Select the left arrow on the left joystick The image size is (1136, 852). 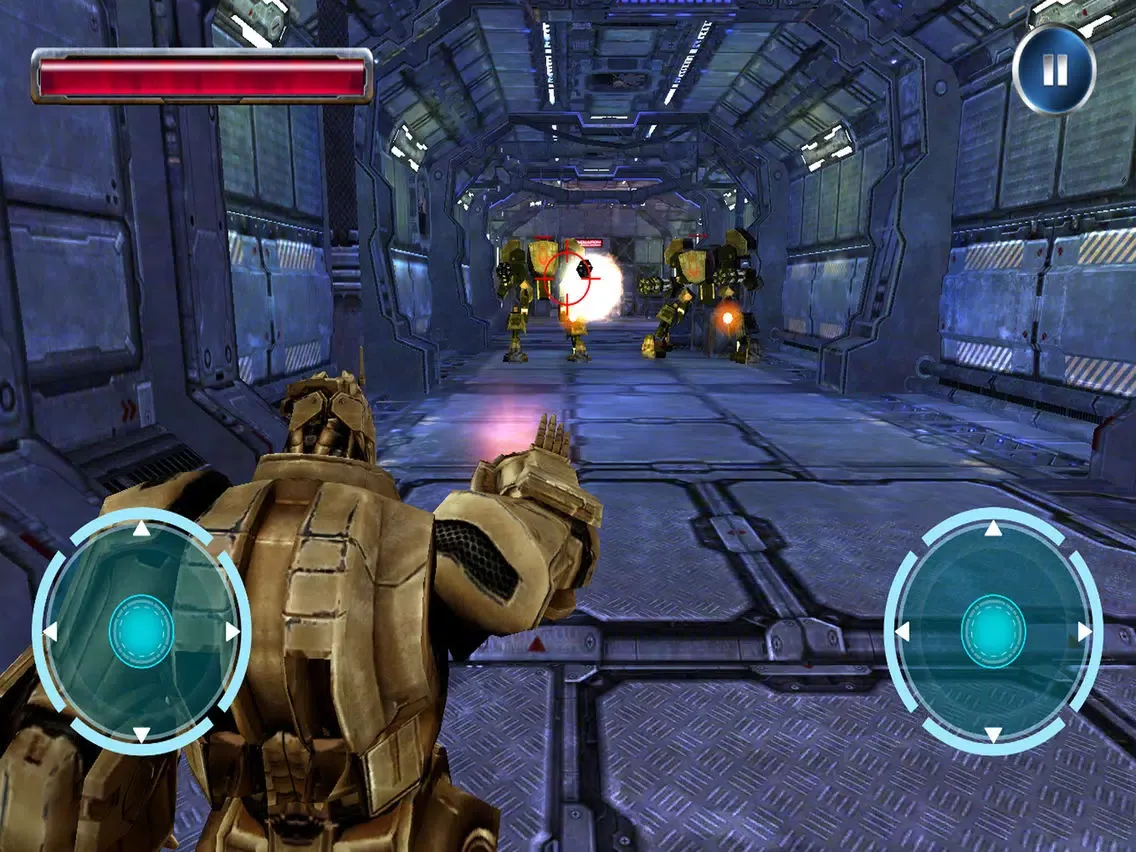pos(49,632)
